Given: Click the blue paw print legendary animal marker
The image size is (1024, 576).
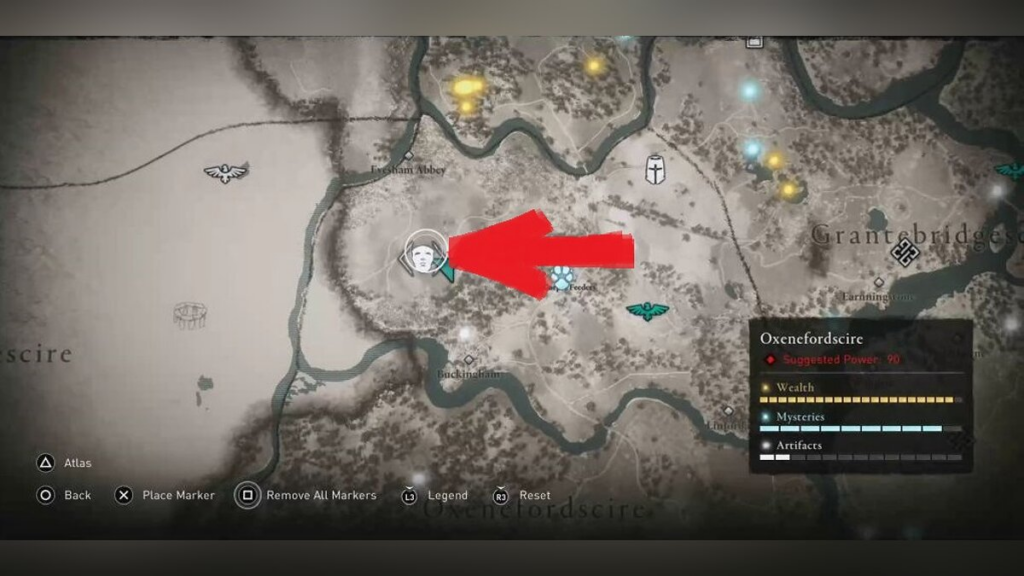Looking at the screenshot, I should pos(562,277).
